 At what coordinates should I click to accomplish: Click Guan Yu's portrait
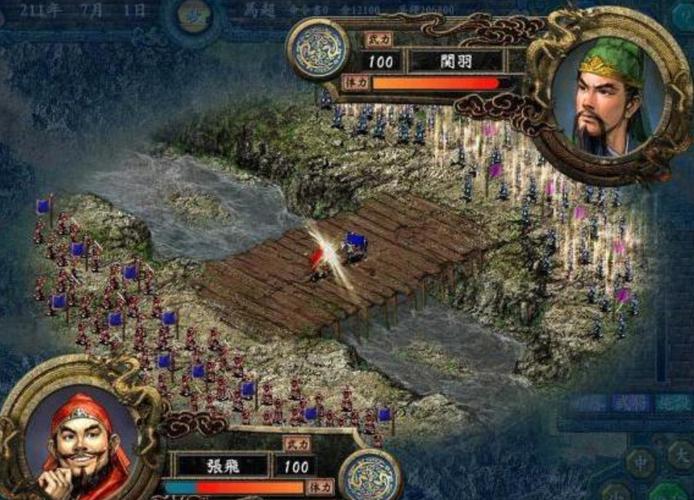tap(606, 96)
